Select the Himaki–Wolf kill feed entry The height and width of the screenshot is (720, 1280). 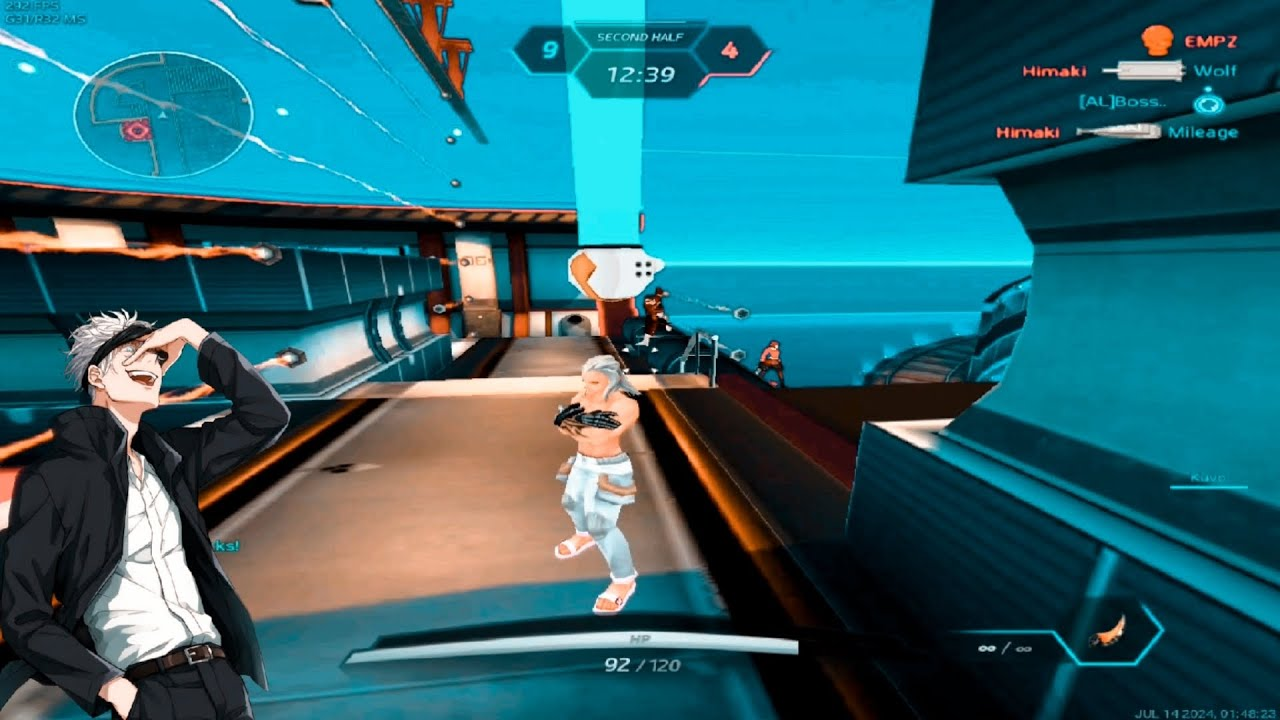point(1129,71)
